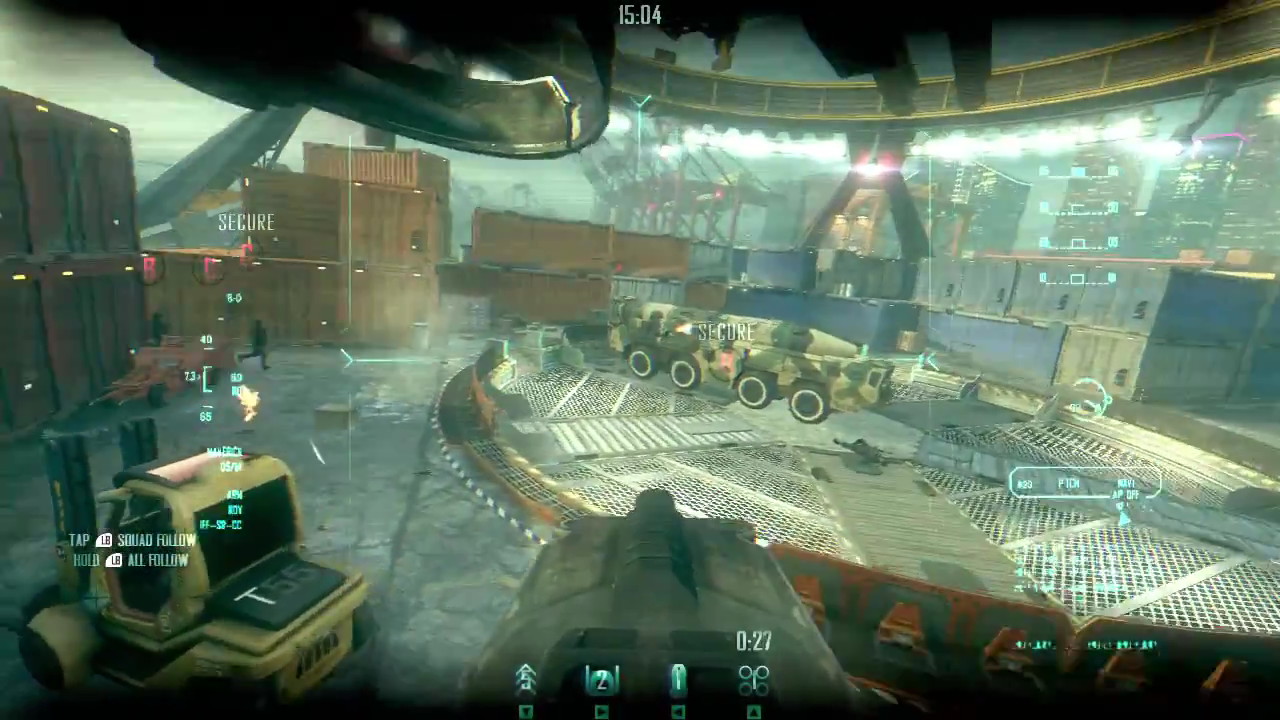Choose the sentry turret unit icon
The image size is (1280, 720).
click(678, 681)
